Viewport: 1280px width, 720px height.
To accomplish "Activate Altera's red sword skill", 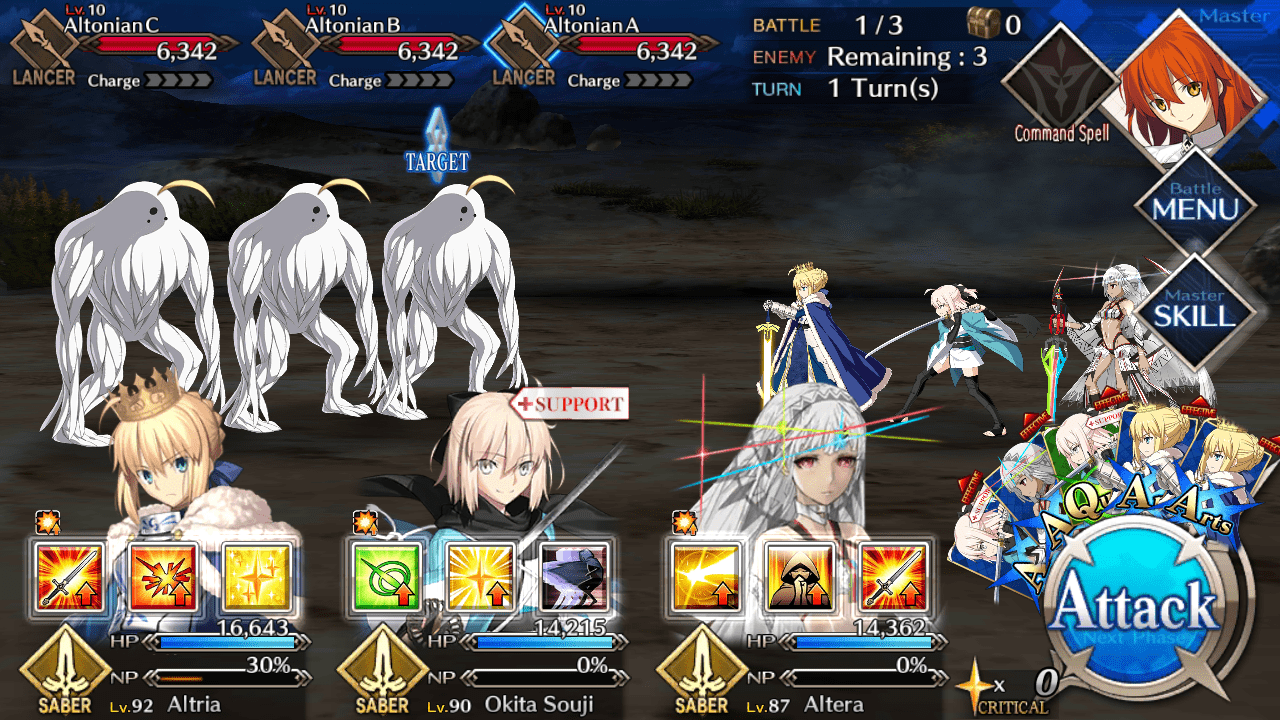I will [892, 577].
